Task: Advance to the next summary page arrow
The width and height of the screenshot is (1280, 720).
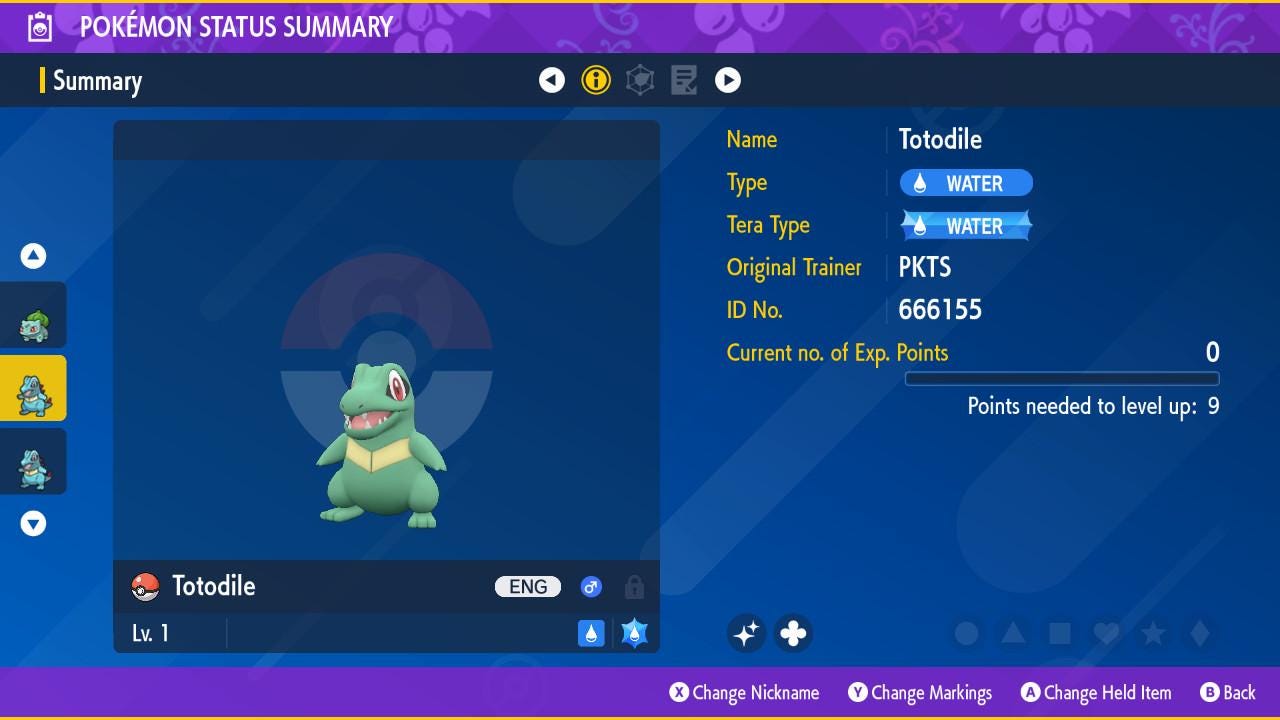Action: pos(728,80)
